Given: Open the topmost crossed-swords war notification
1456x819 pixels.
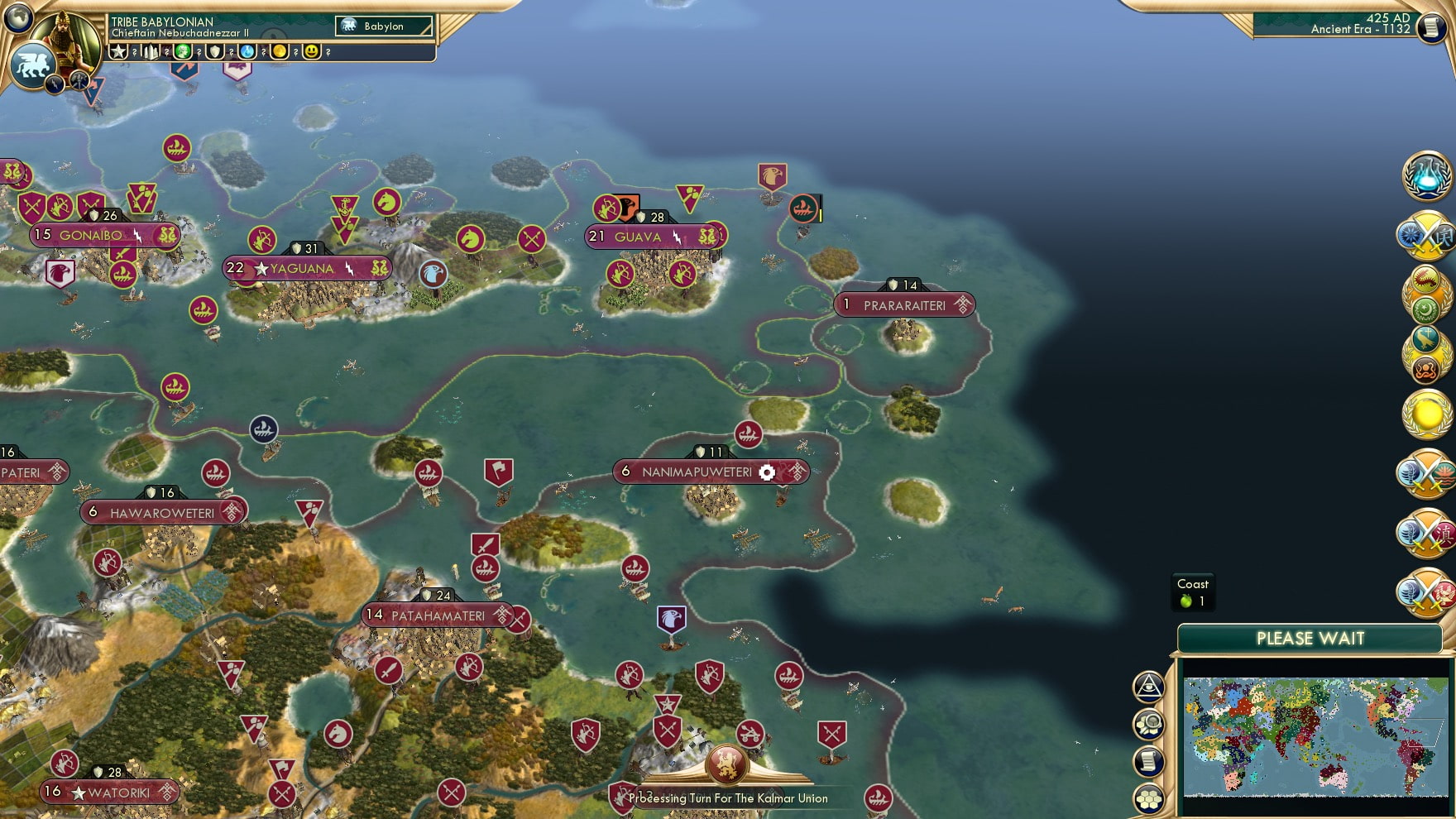Looking at the screenshot, I should [x=1426, y=238].
